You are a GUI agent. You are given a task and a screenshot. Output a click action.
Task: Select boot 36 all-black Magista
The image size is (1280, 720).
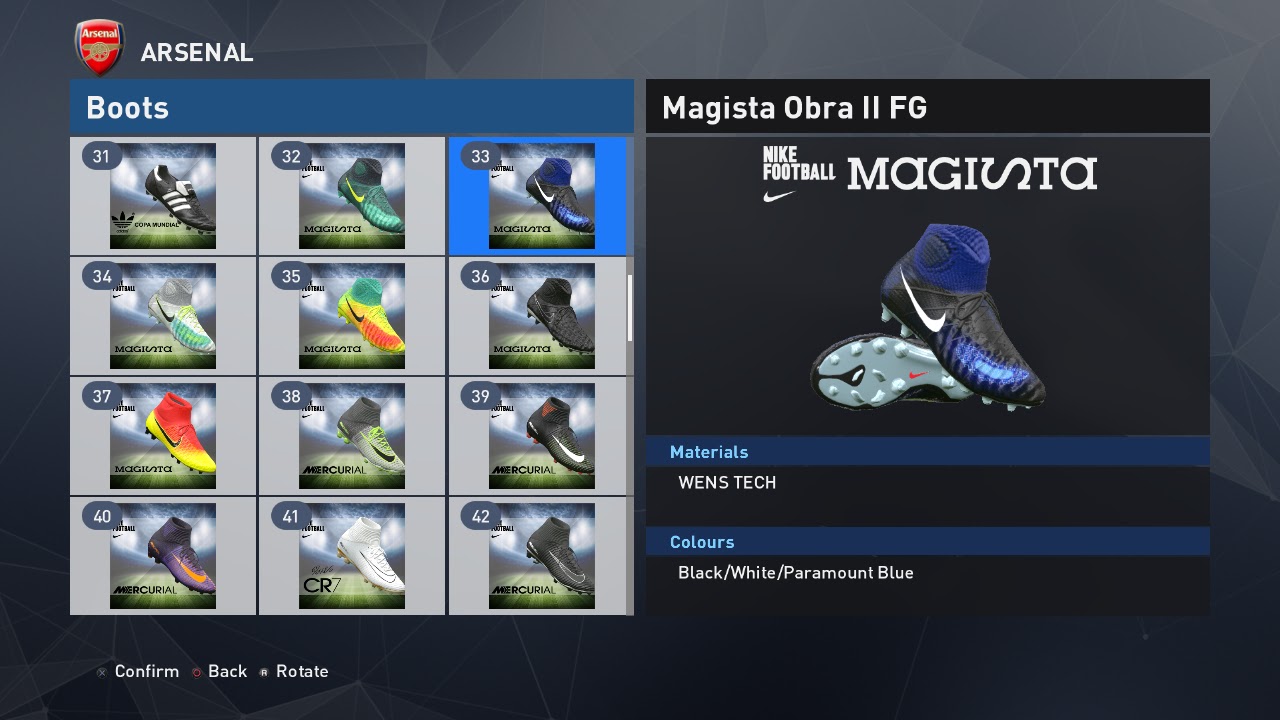pyautogui.click(x=541, y=316)
